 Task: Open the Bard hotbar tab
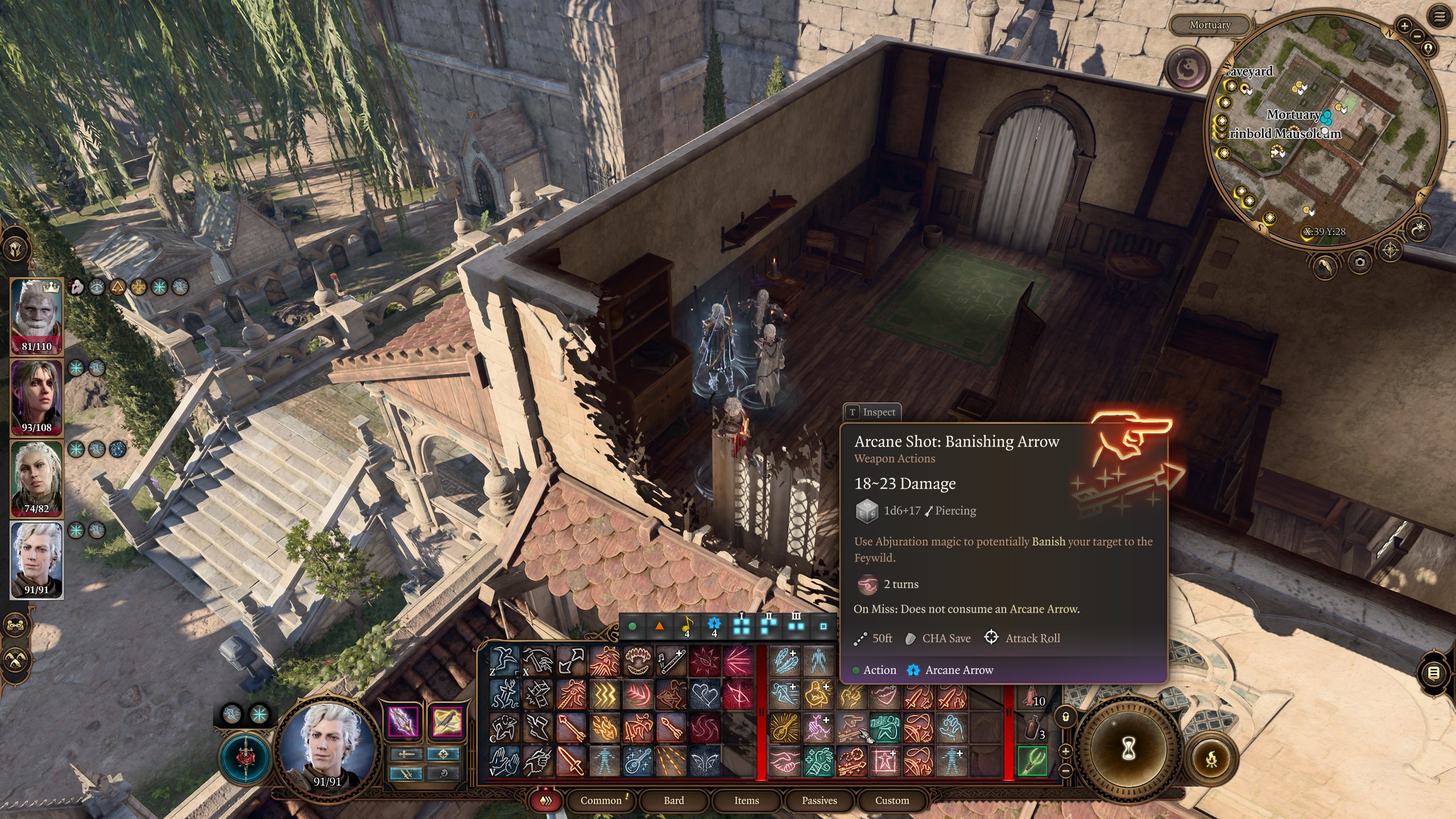point(673,800)
